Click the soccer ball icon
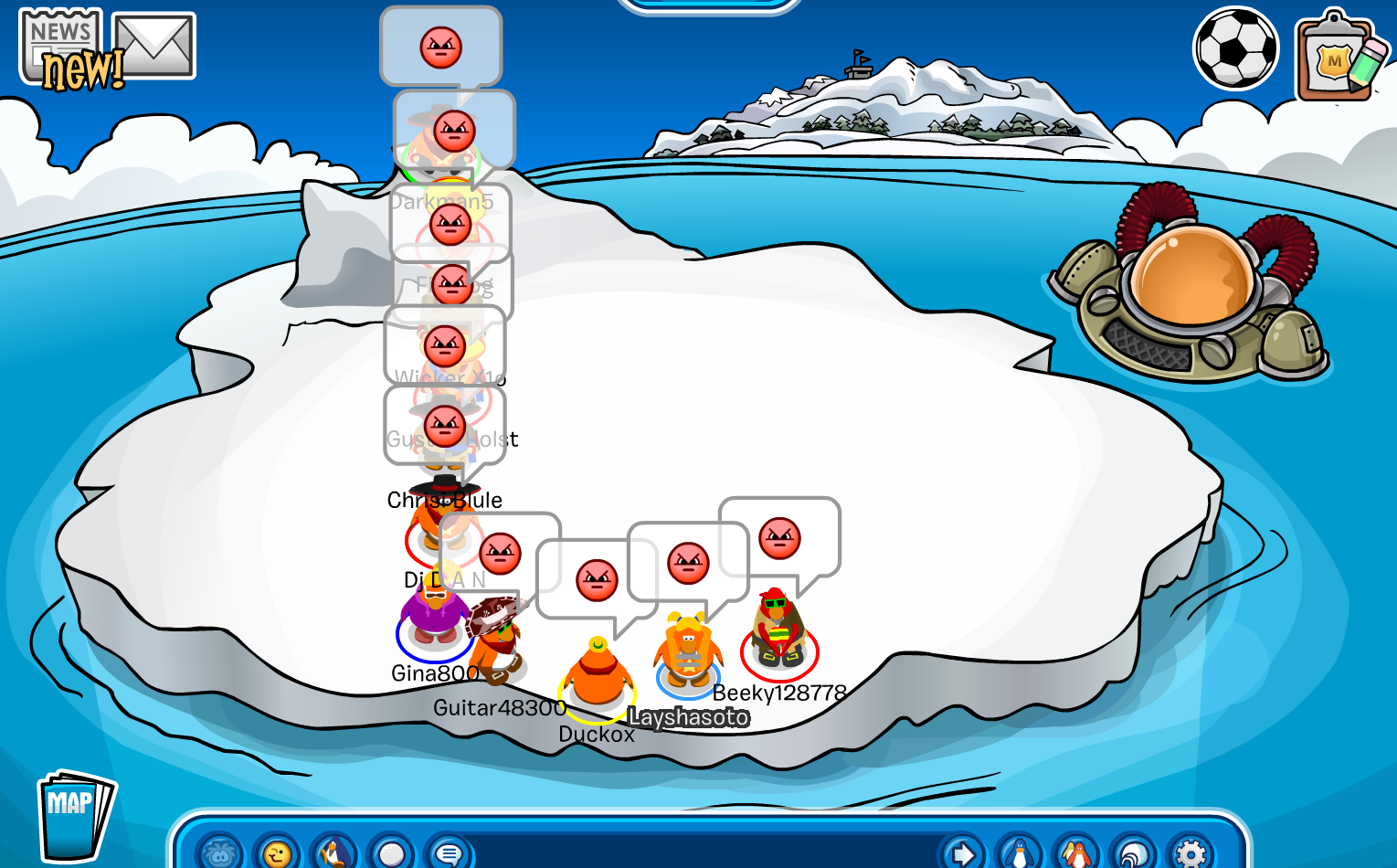Image resolution: width=1397 pixels, height=868 pixels. point(1235,48)
